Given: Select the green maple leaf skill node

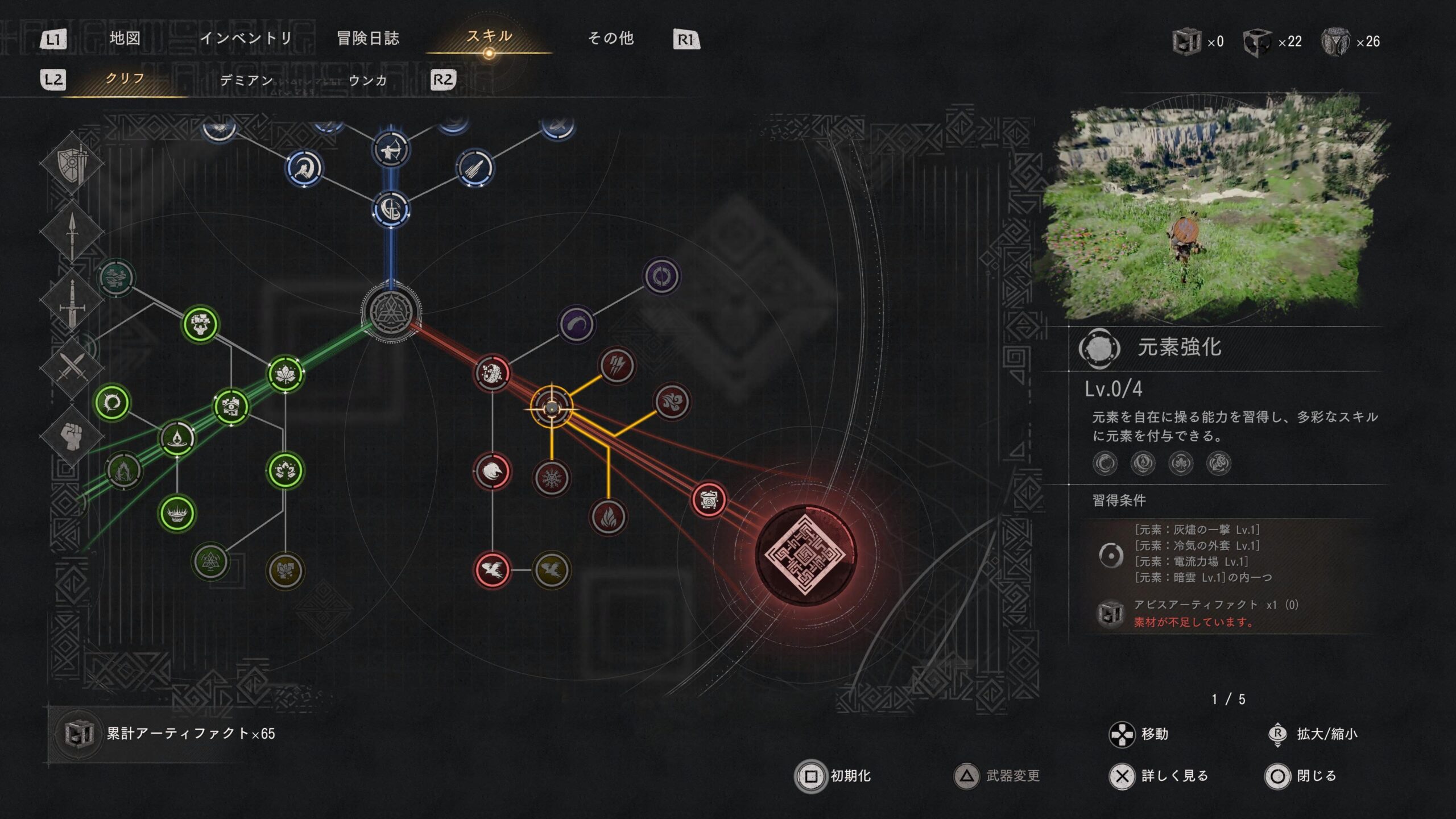Looking at the screenshot, I should click(285, 374).
